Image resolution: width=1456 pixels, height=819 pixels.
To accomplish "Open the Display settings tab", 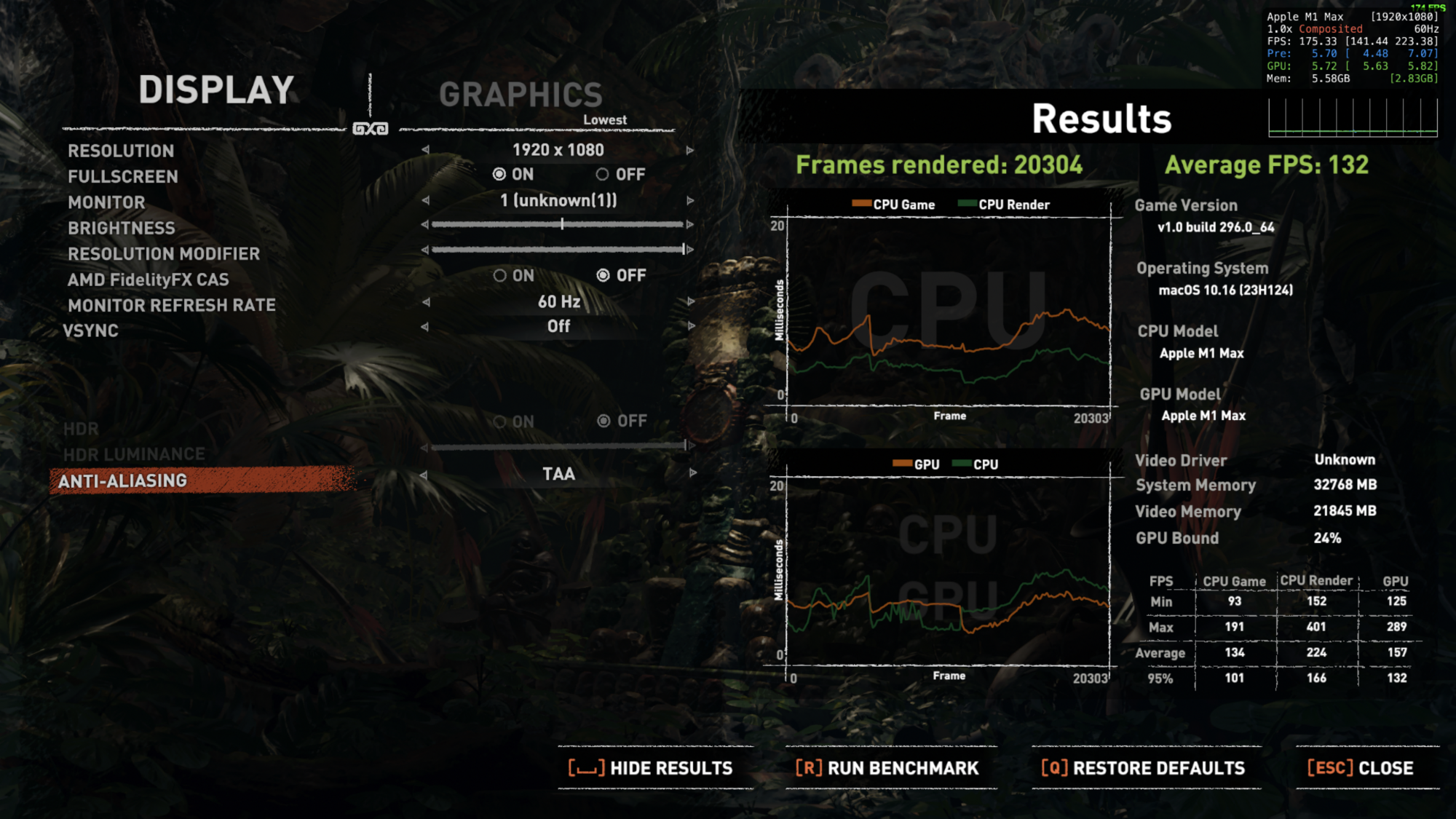I will tap(216, 90).
